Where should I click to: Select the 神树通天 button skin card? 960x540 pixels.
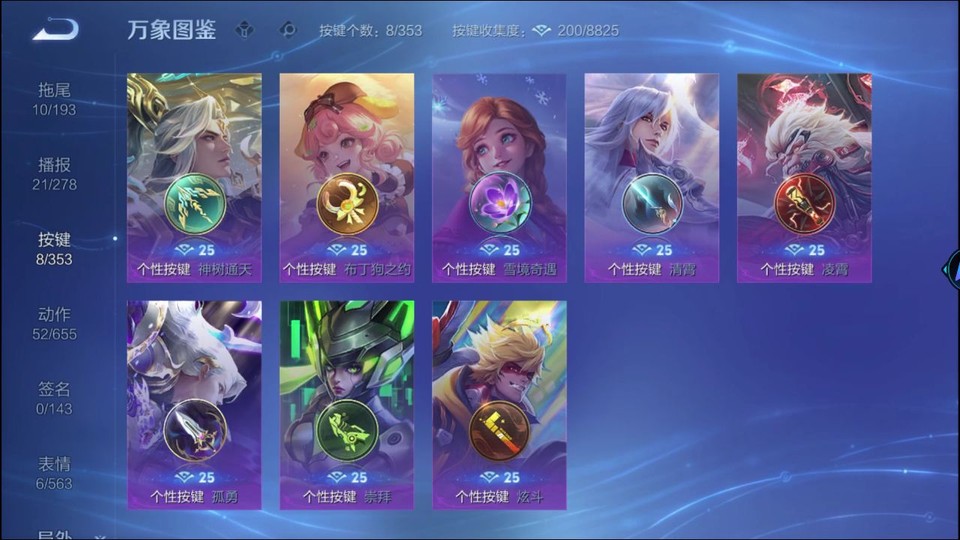pos(194,178)
